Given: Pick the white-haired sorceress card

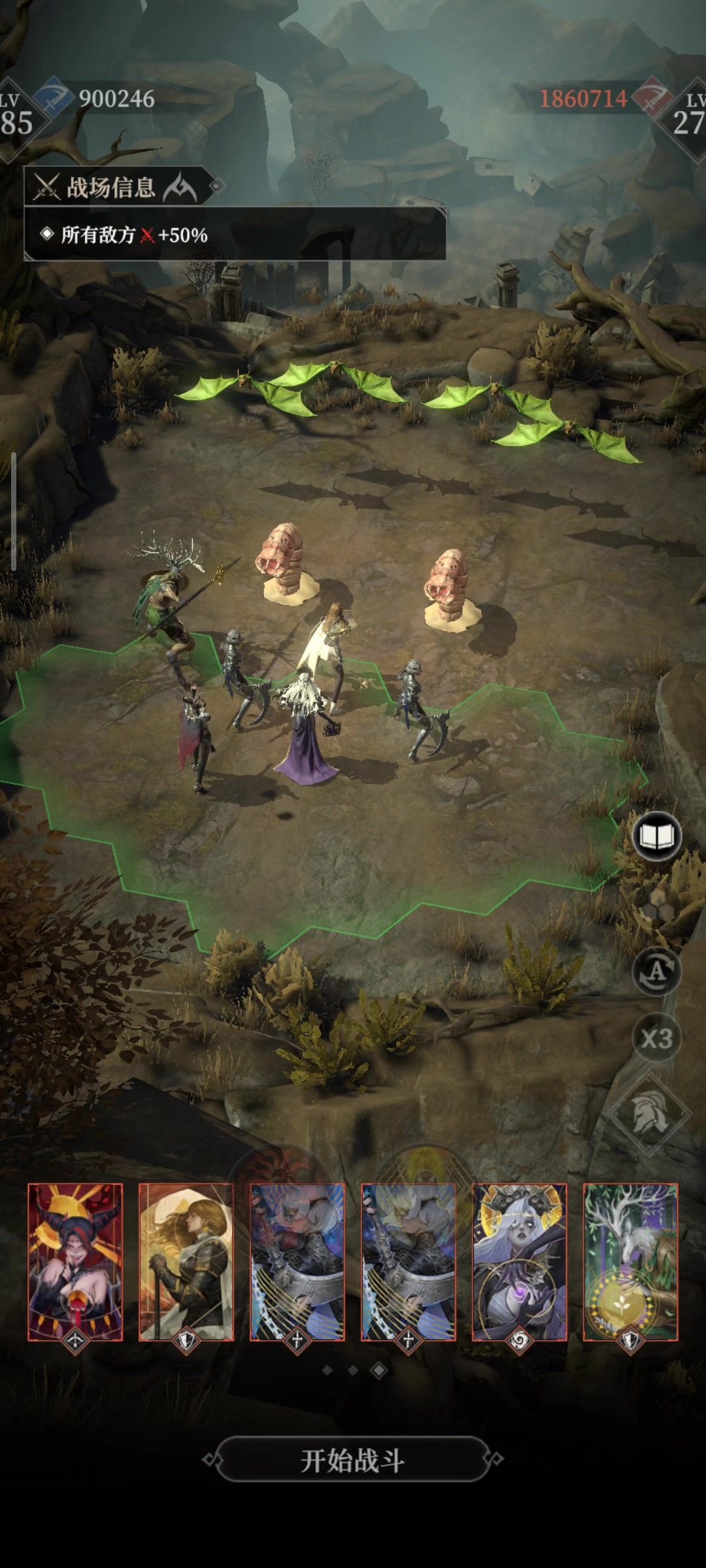Looking at the screenshot, I should click(520, 1262).
